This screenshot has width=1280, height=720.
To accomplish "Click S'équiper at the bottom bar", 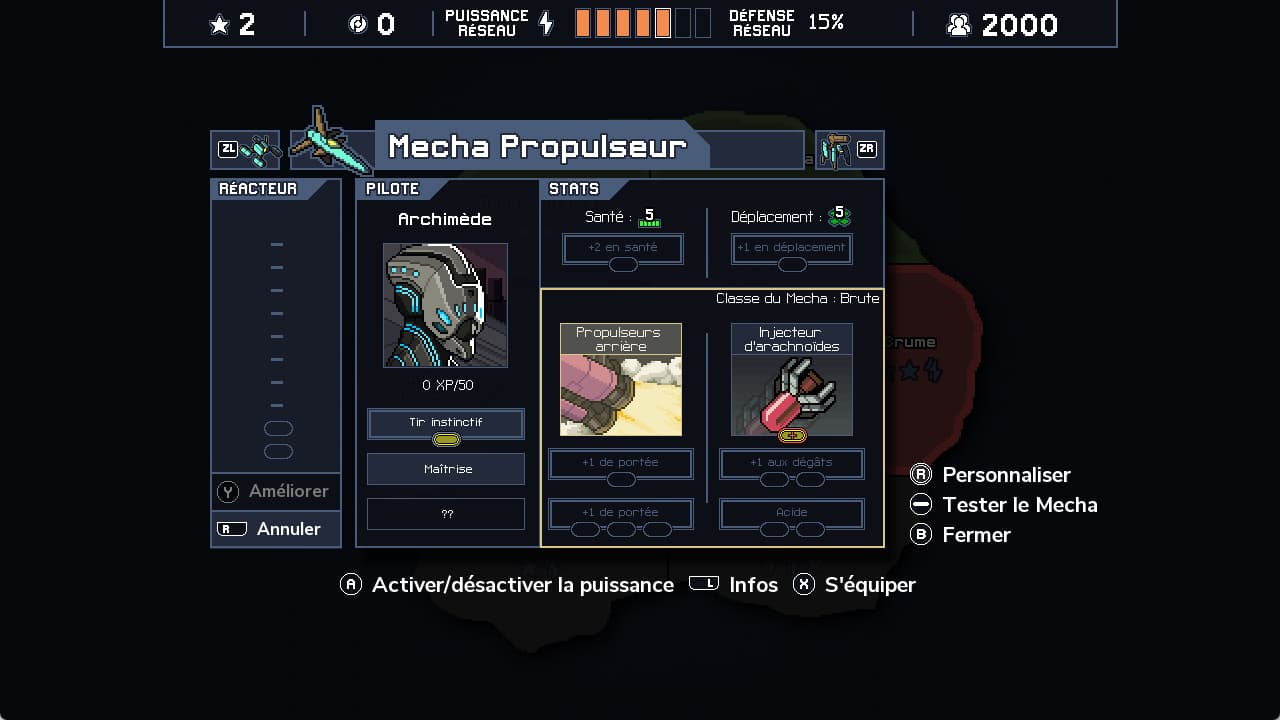I will pos(869,585).
